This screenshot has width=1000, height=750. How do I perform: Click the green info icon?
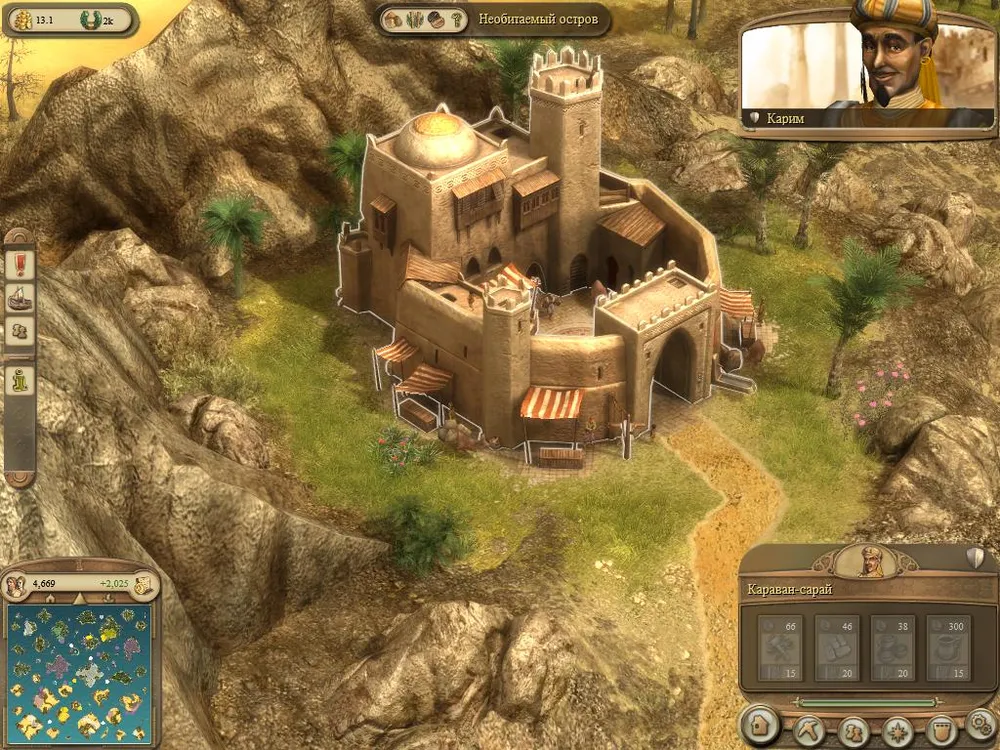20,382
